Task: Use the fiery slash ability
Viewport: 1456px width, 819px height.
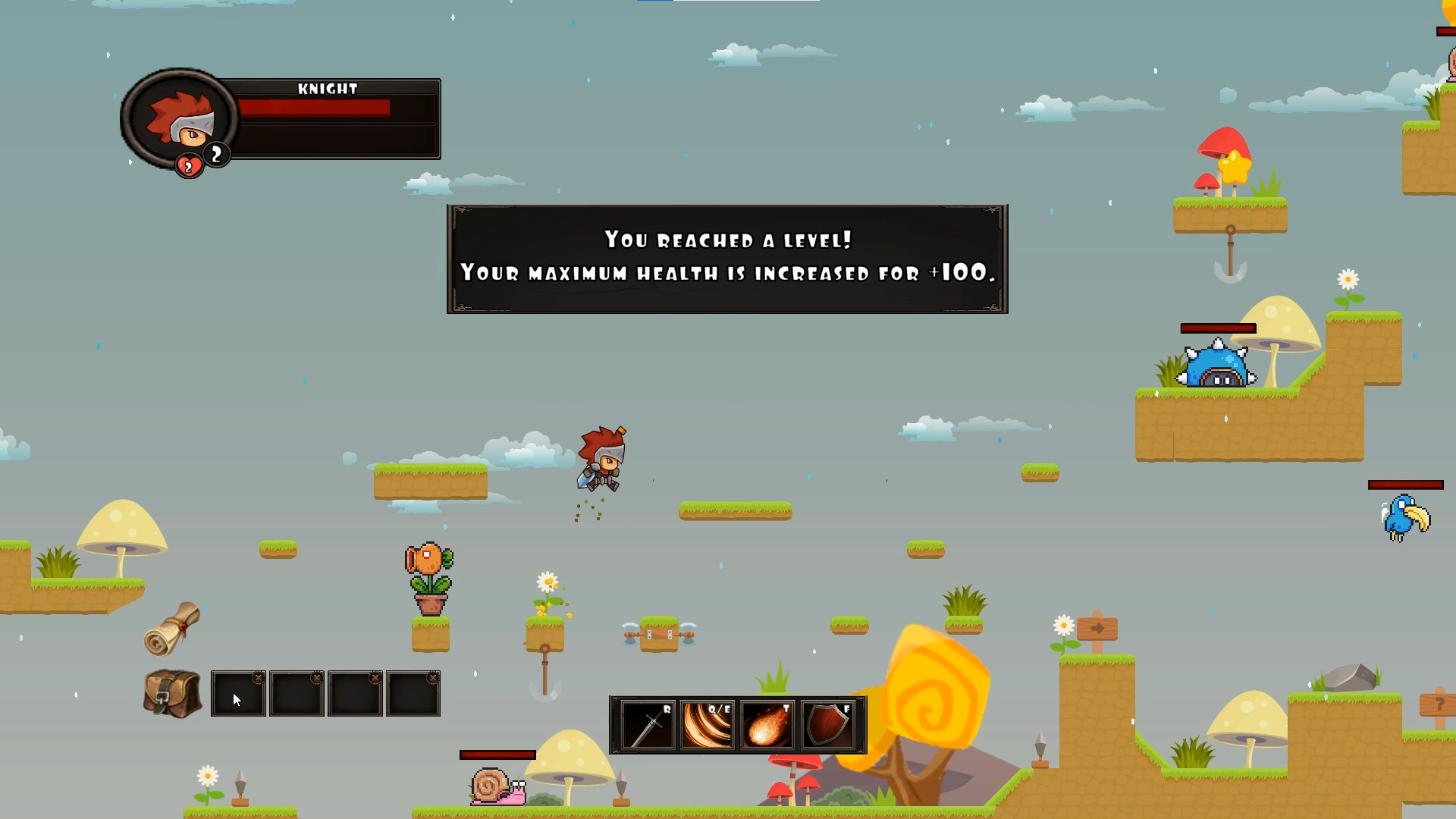Action: [x=707, y=726]
